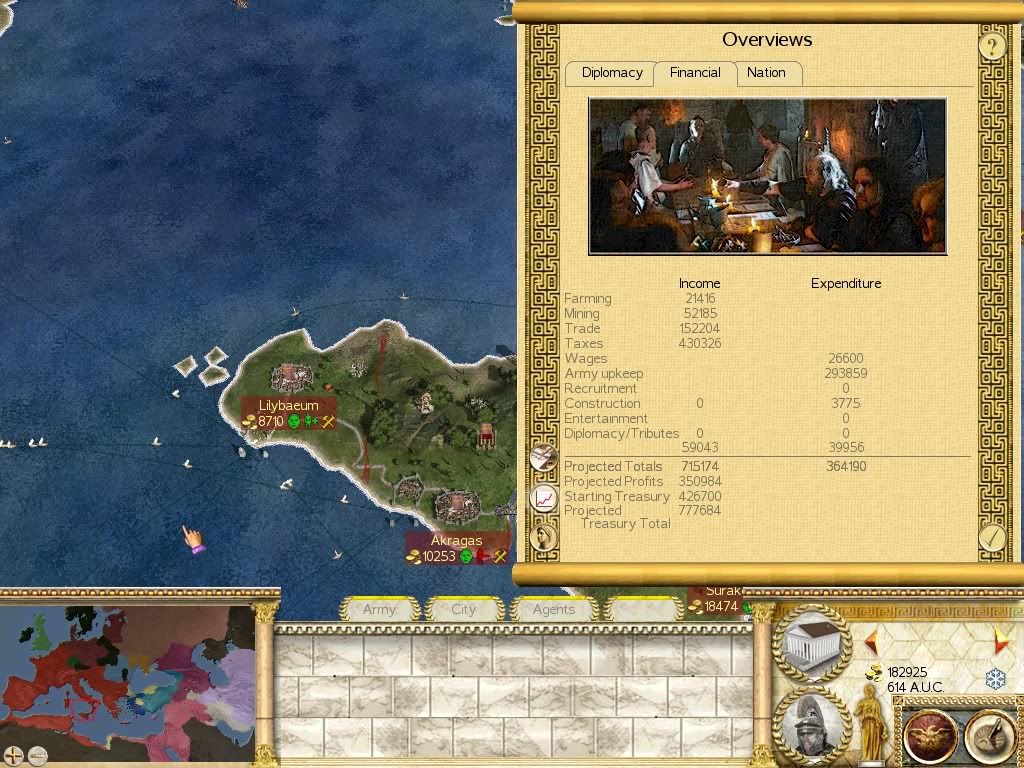This screenshot has height=768, width=1024.
Task: Click the question mark help button
Action: (991, 46)
